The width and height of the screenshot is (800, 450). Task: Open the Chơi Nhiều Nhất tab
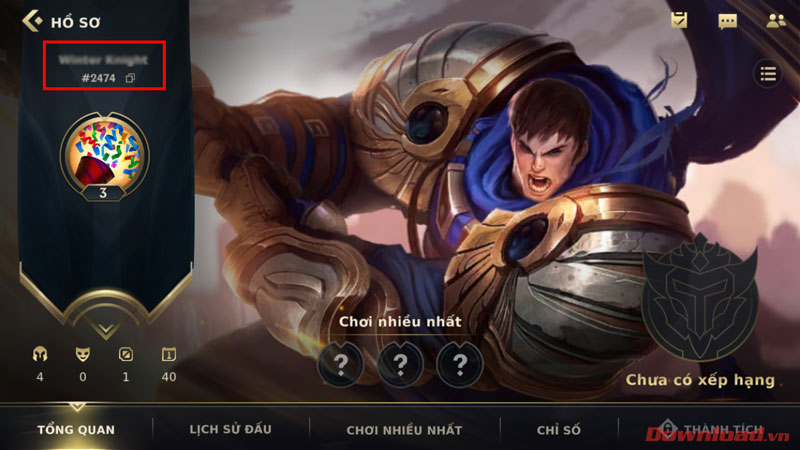[x=404, y=429]
